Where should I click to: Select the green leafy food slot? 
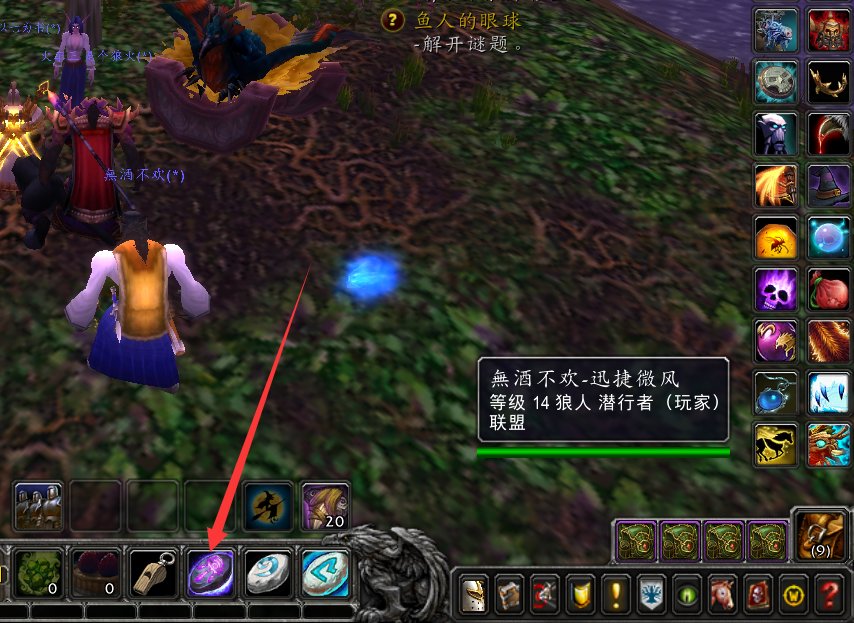click(39, 574)
